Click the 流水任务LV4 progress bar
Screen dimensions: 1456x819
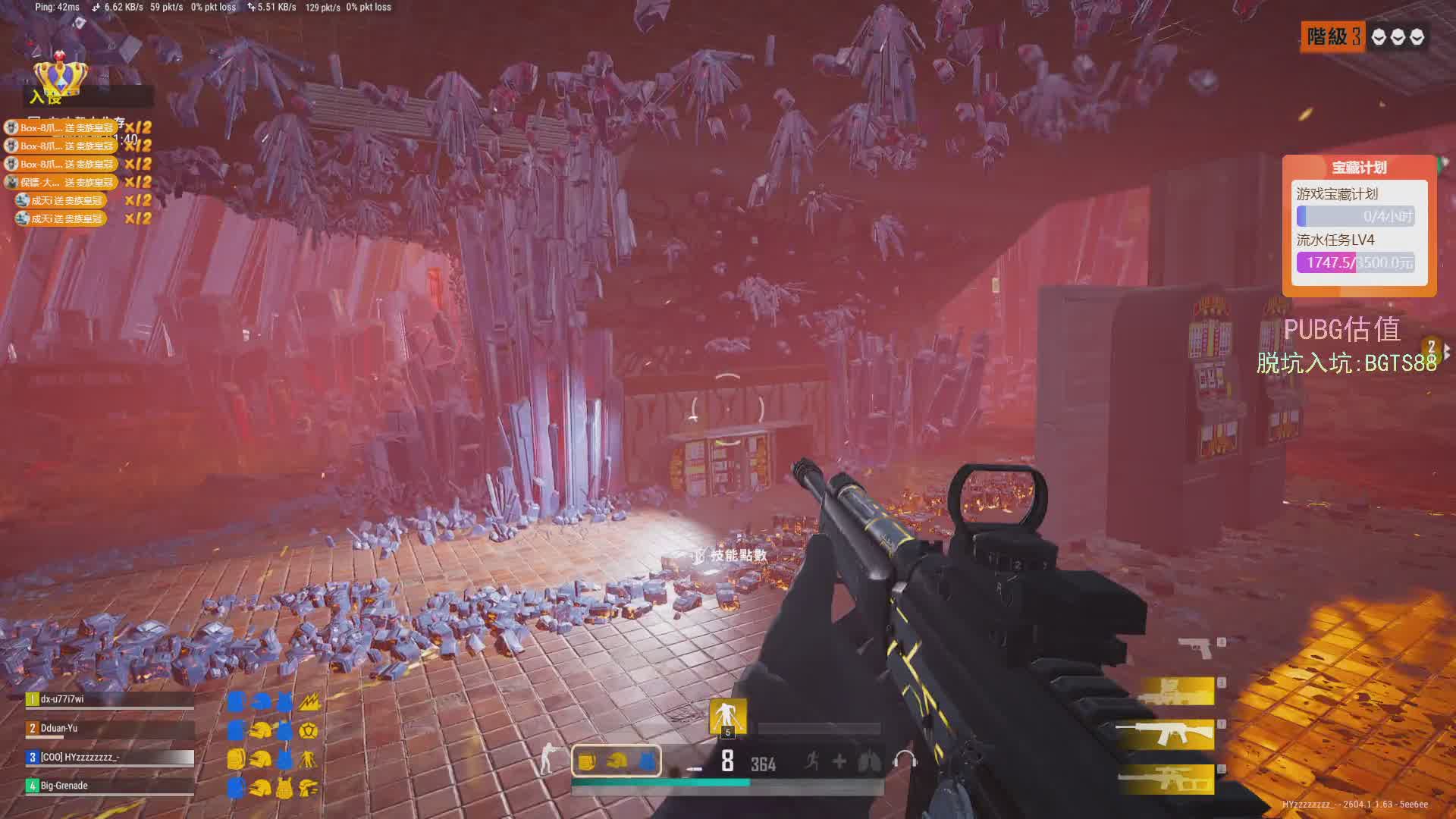tap(1355, 262)
